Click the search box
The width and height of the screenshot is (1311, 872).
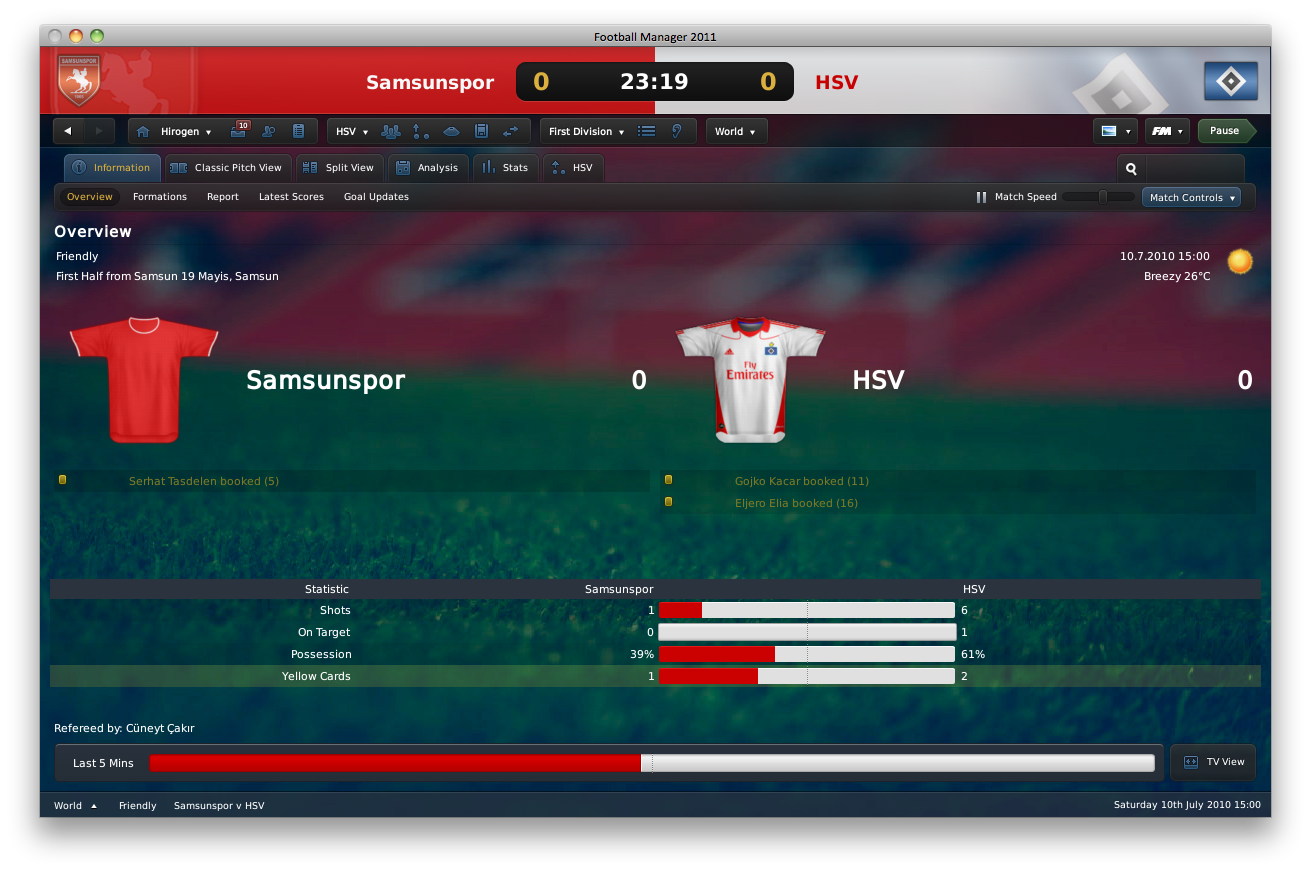1190,169
